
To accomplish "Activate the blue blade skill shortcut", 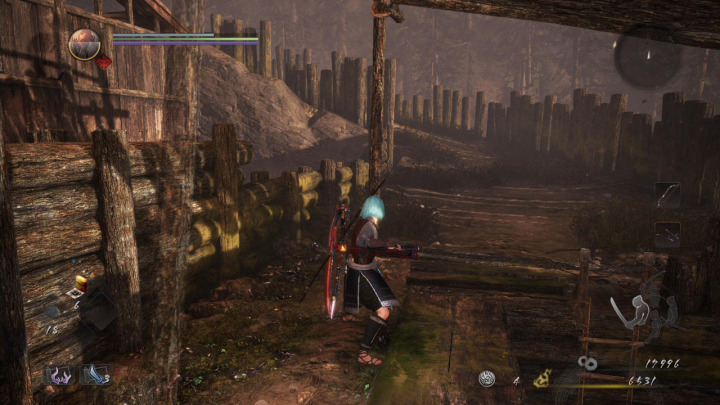I will (x=96, y=375).
